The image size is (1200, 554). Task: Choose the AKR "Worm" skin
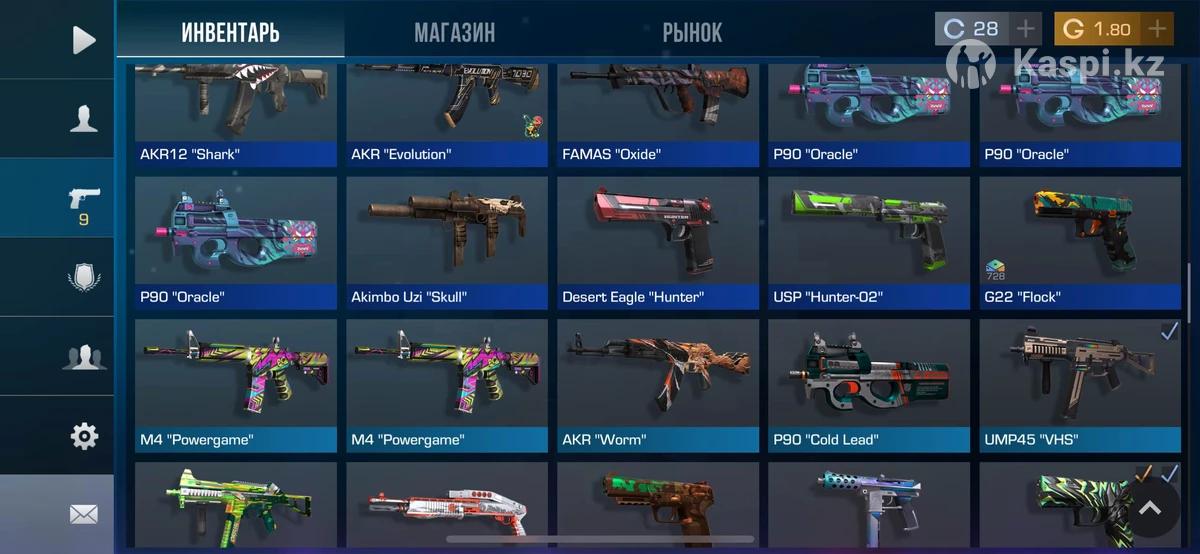tap(658, 385)
